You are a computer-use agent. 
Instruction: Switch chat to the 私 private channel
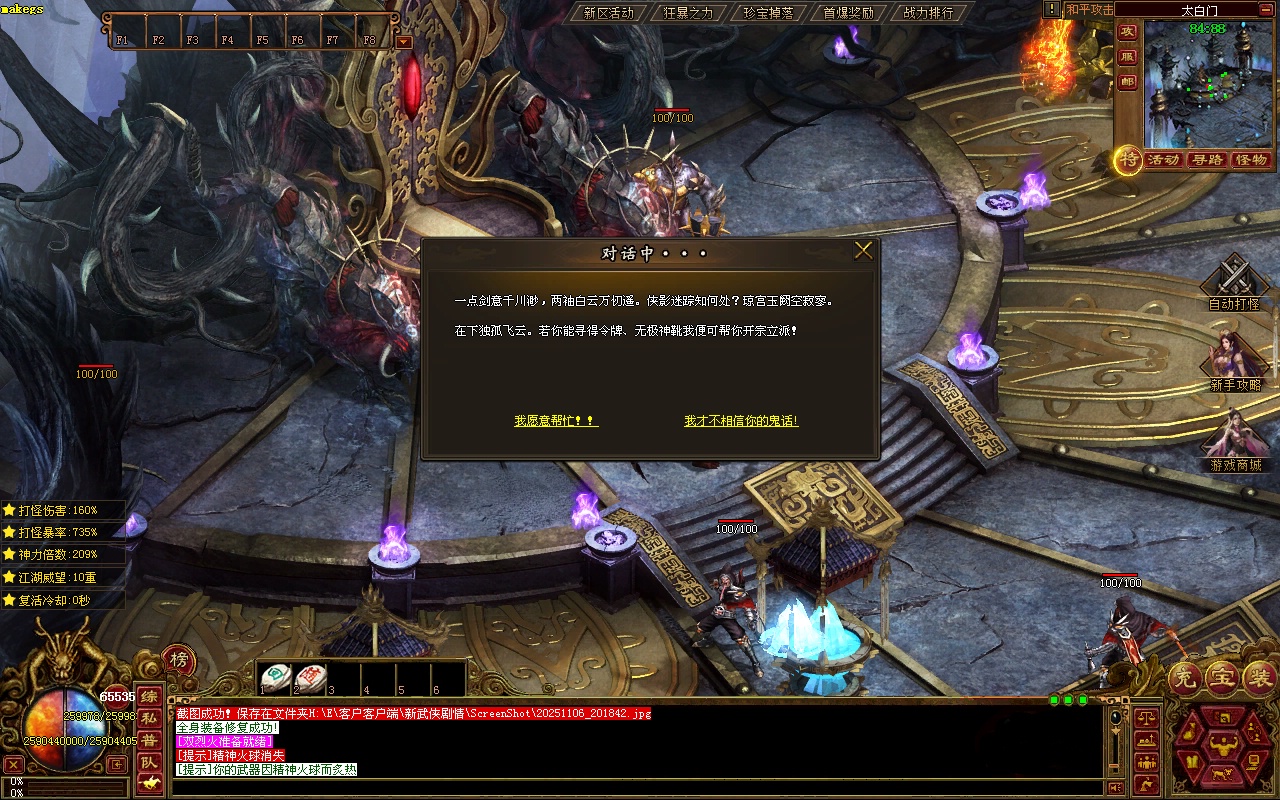148,718
